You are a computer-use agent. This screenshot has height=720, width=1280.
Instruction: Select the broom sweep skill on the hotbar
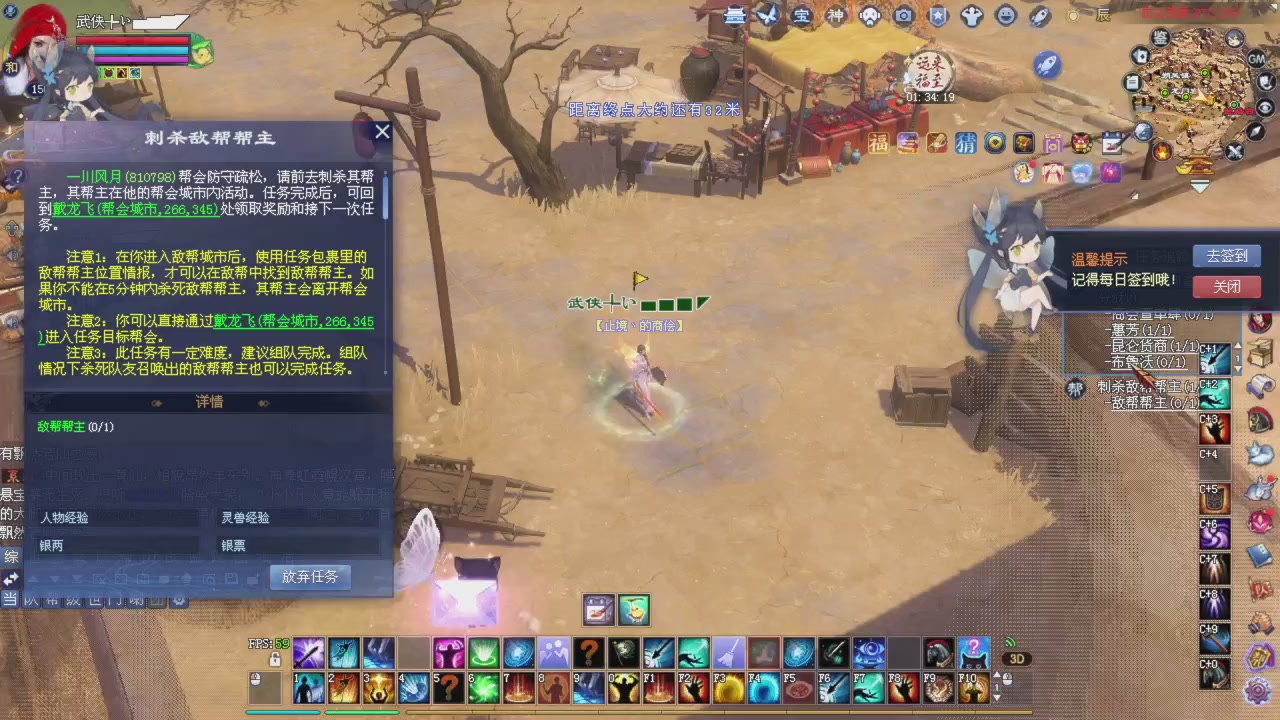point(727,653)
